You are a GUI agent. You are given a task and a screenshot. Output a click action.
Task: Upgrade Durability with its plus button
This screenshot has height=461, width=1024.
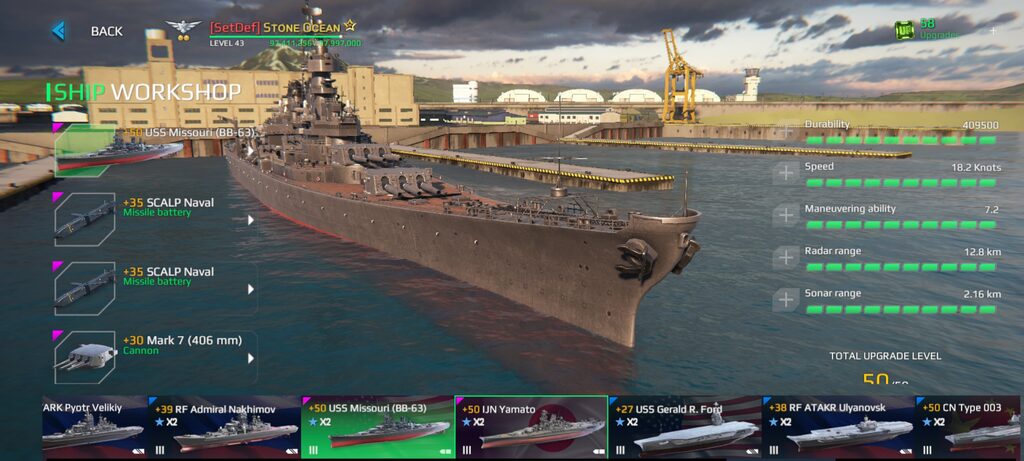coord(786,131)
